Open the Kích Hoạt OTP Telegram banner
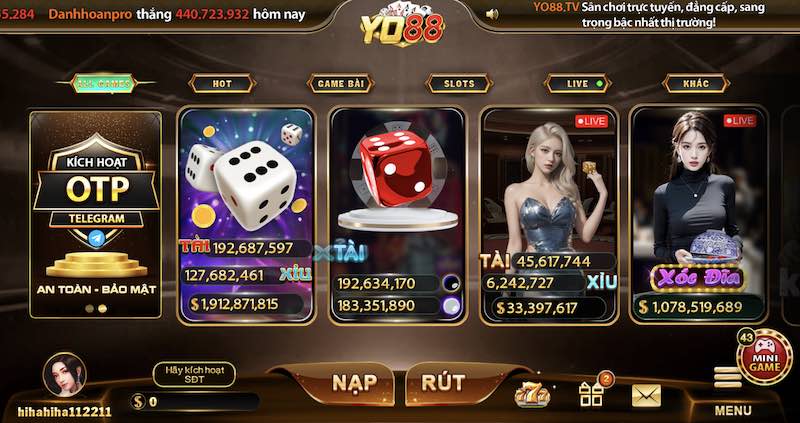 click(x=95, y=212)
